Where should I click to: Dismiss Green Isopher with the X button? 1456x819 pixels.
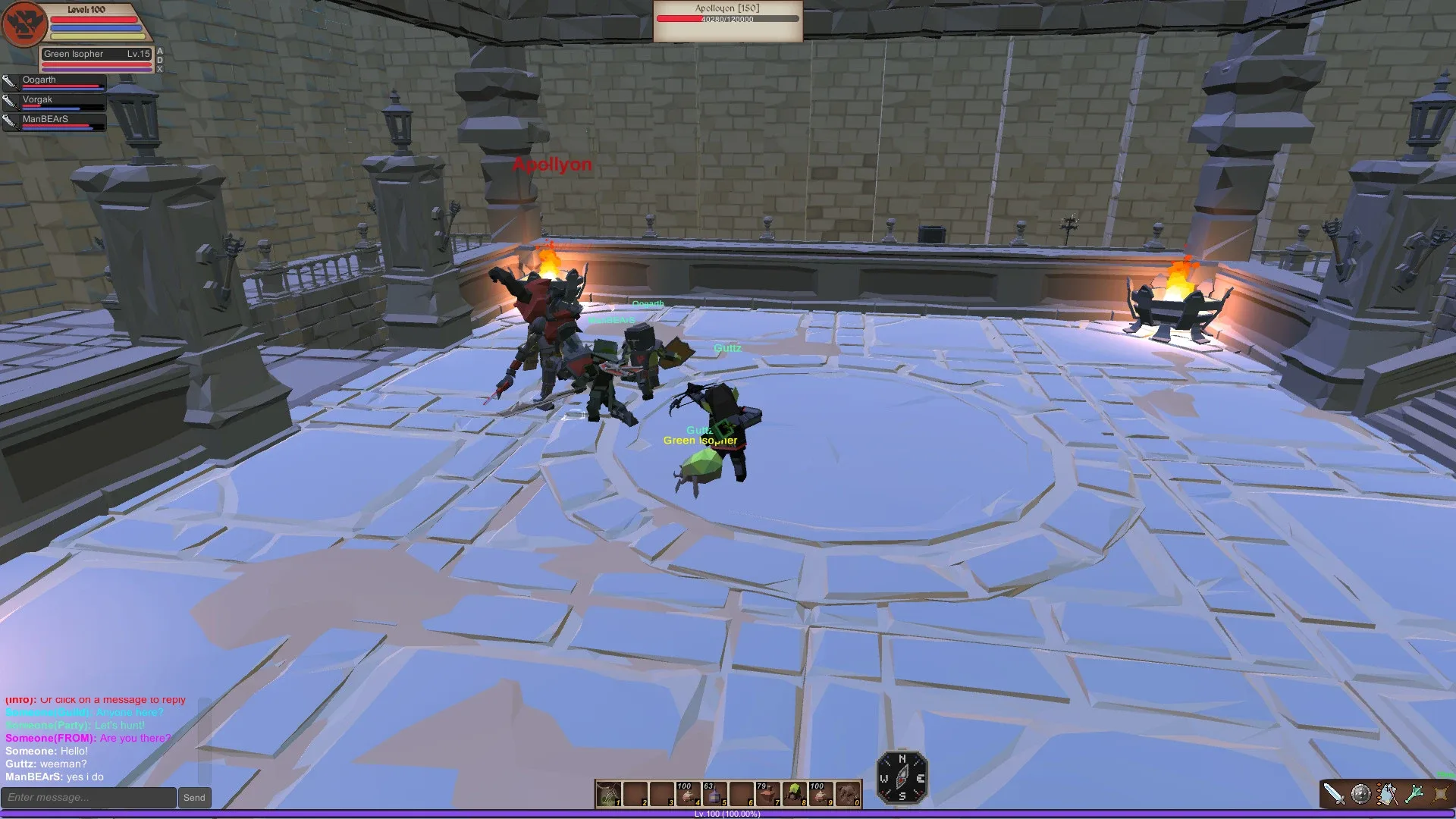(160, 70)
